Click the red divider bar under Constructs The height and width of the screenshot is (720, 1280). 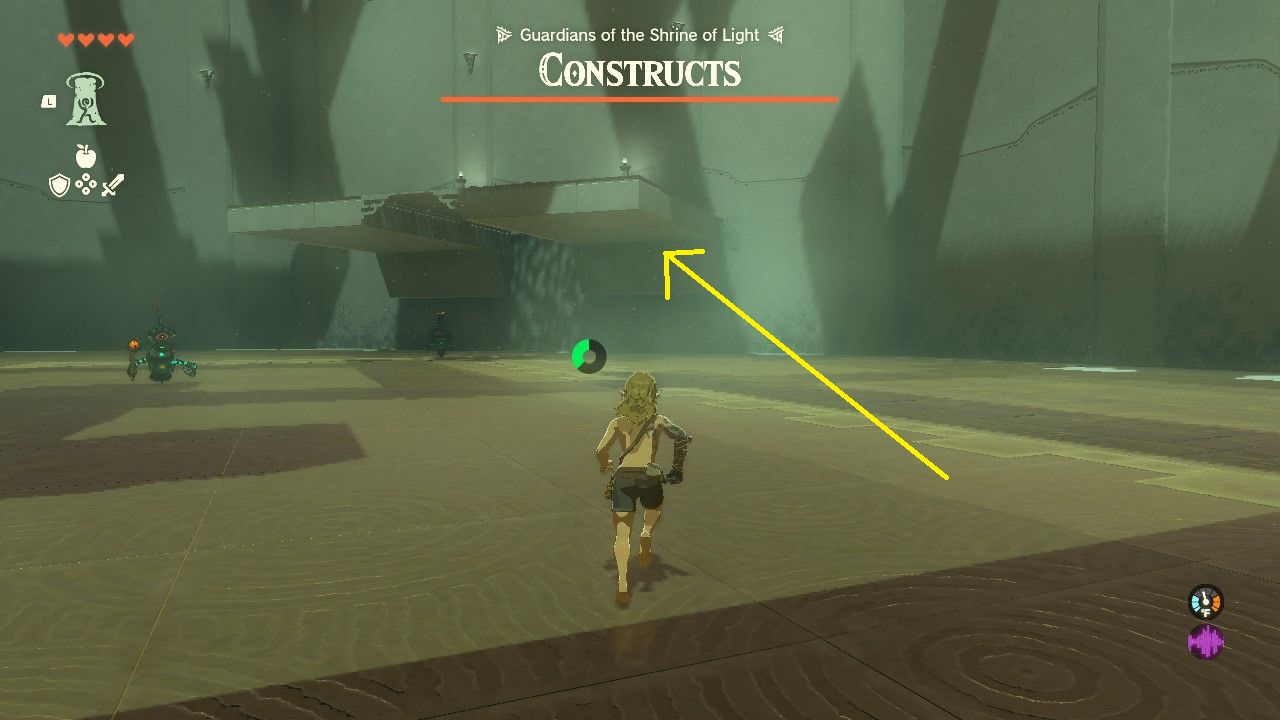pos(638,100)
